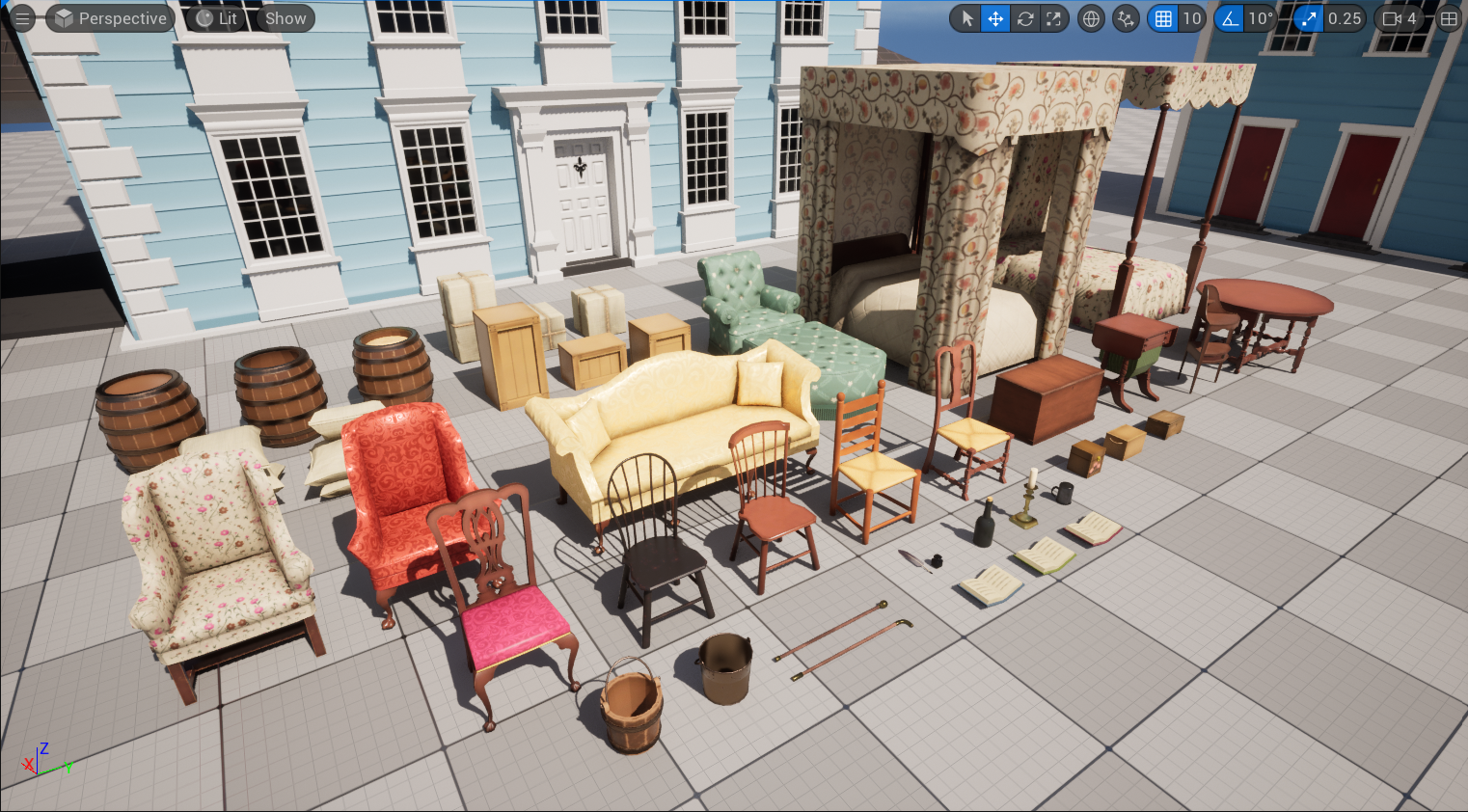Adjust camera speed setting 4
1468x812 pixels.
coord(1400,18)
